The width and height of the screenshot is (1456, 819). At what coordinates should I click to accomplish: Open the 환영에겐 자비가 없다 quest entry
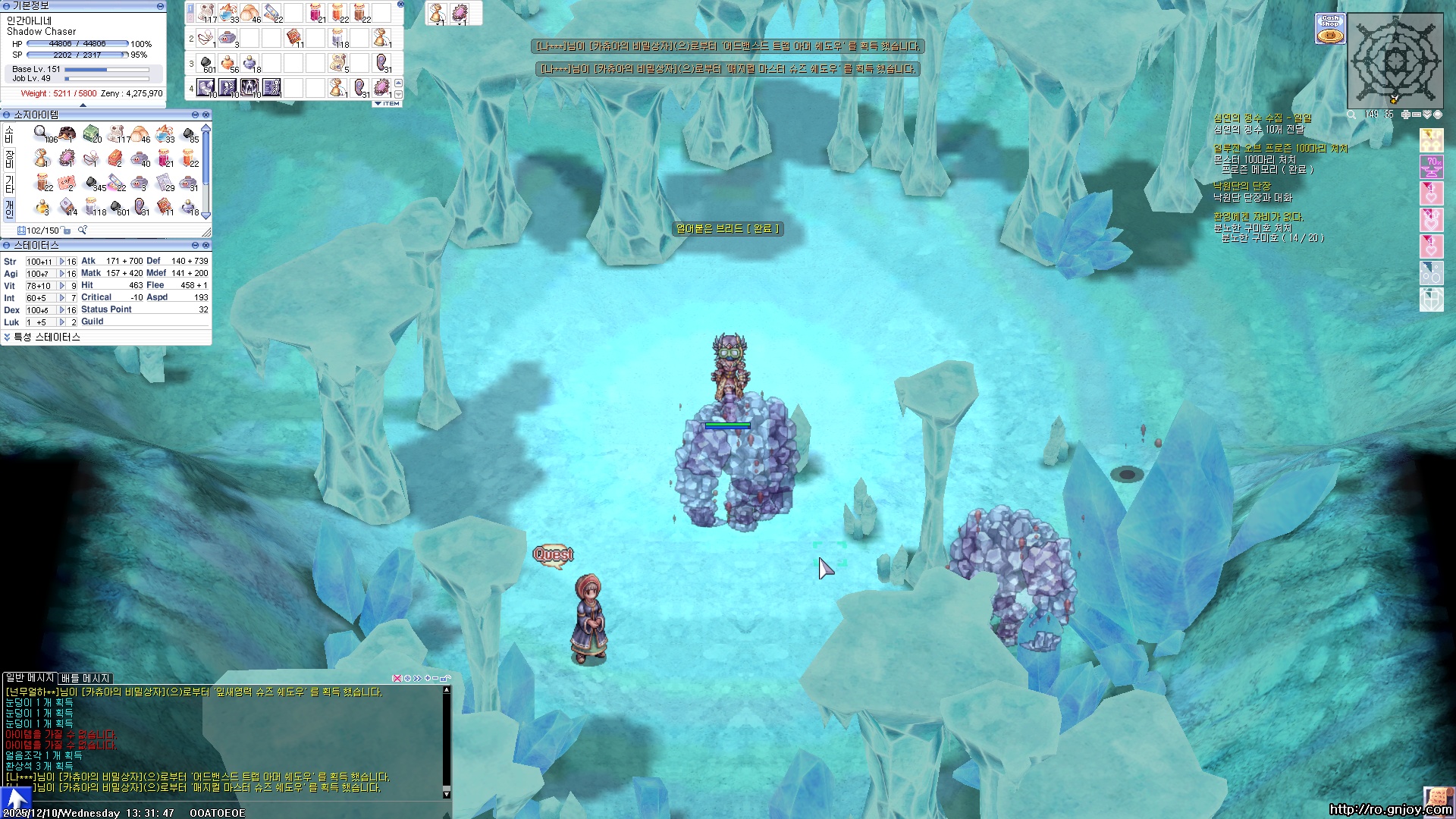pos(1257,217)
